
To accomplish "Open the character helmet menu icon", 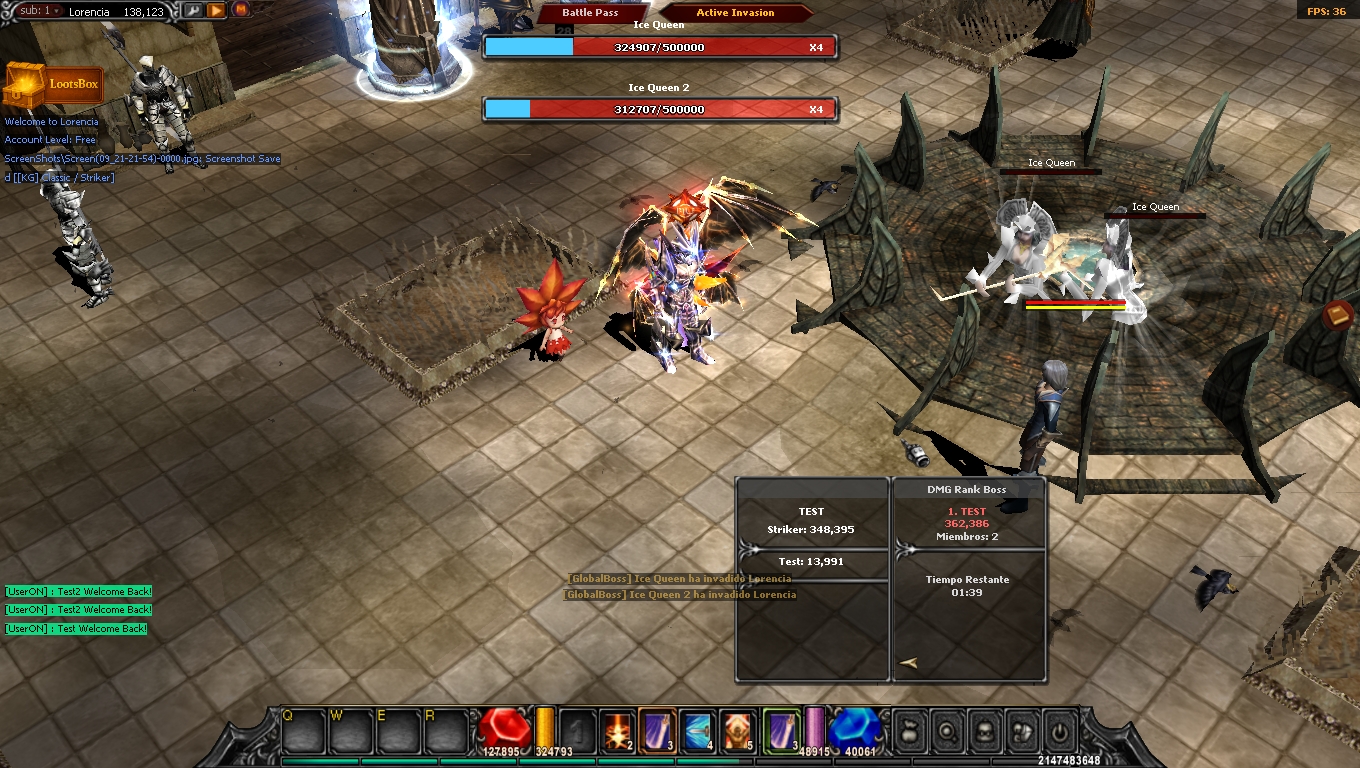I will [984, 731].
